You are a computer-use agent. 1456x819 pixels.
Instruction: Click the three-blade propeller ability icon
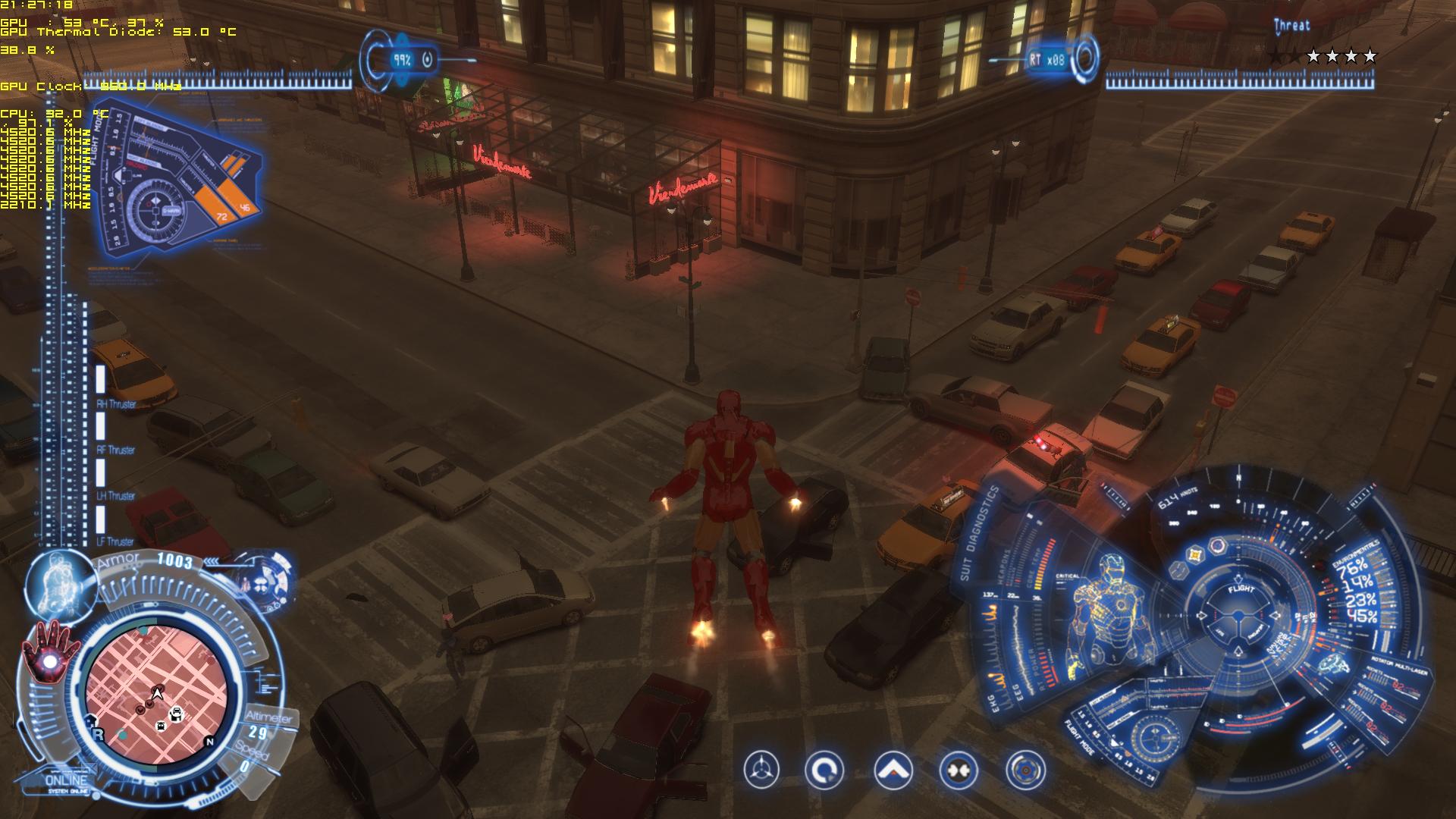click(x=761, y=770)
